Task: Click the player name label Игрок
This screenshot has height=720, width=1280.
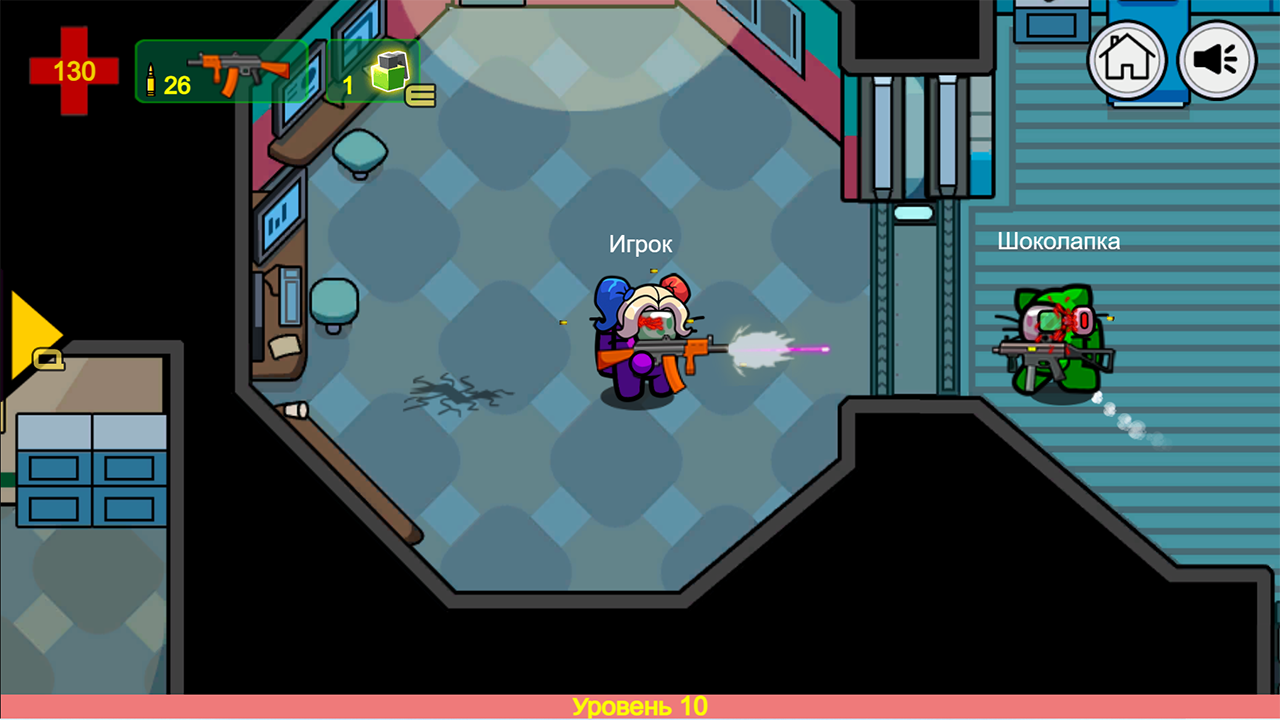Action: 641,243
